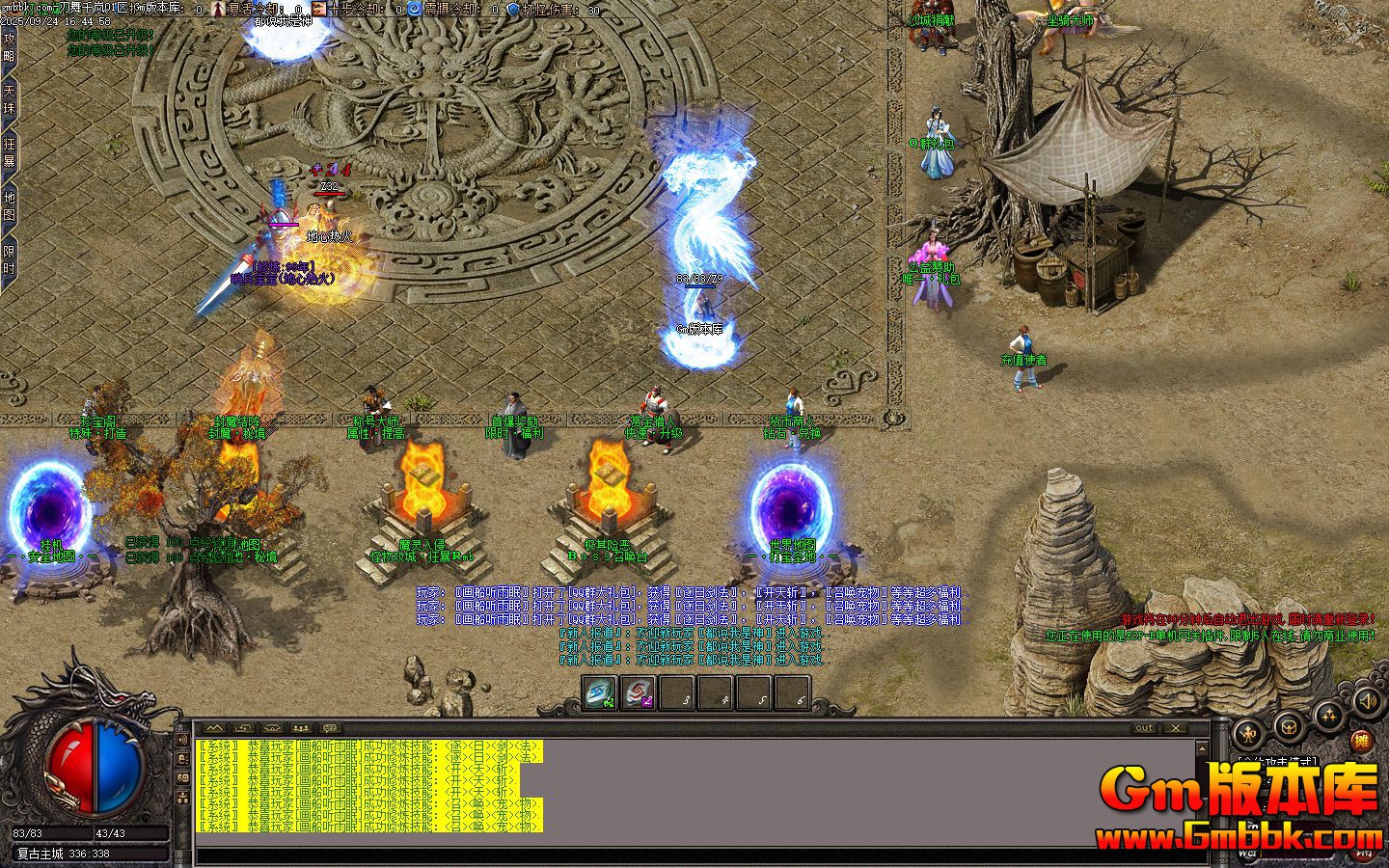Open the 攻略 guide side tab

point(9,45)
